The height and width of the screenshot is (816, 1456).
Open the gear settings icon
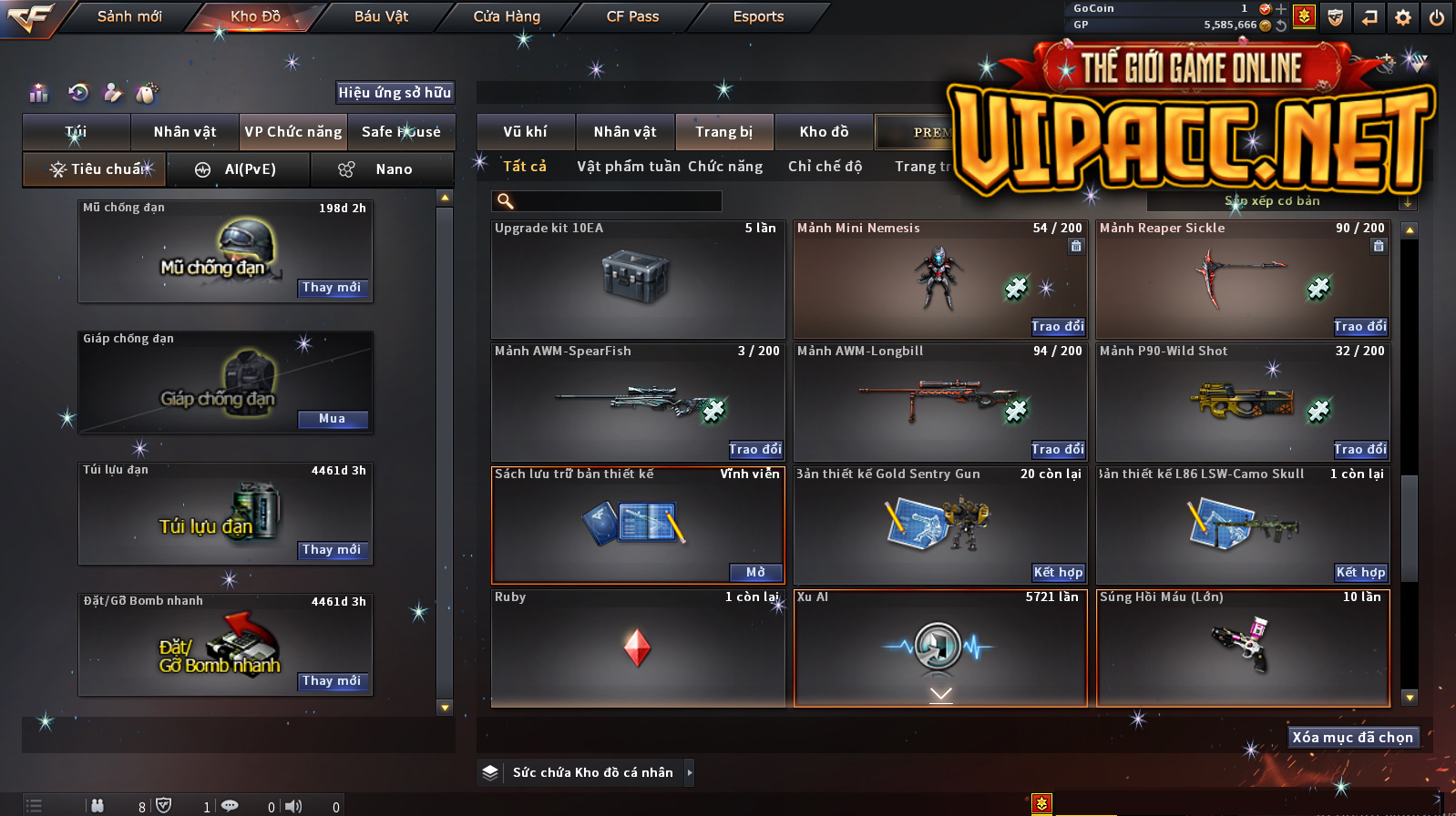[x=1403, y=17]
